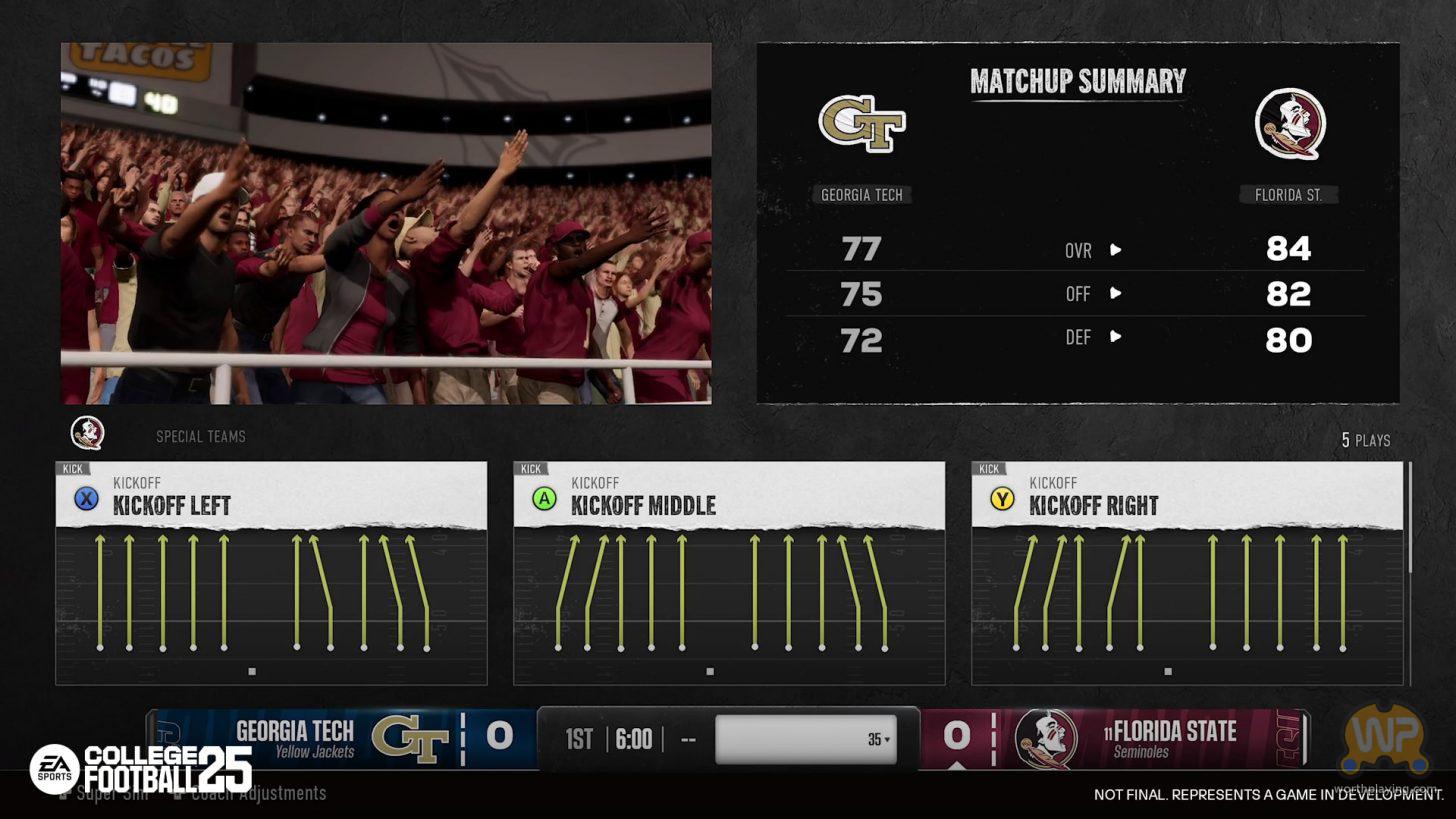Viewport: 1456px width, 819px height.
Task: Open the Special Teams formation selector
Action: pos(200,437)
